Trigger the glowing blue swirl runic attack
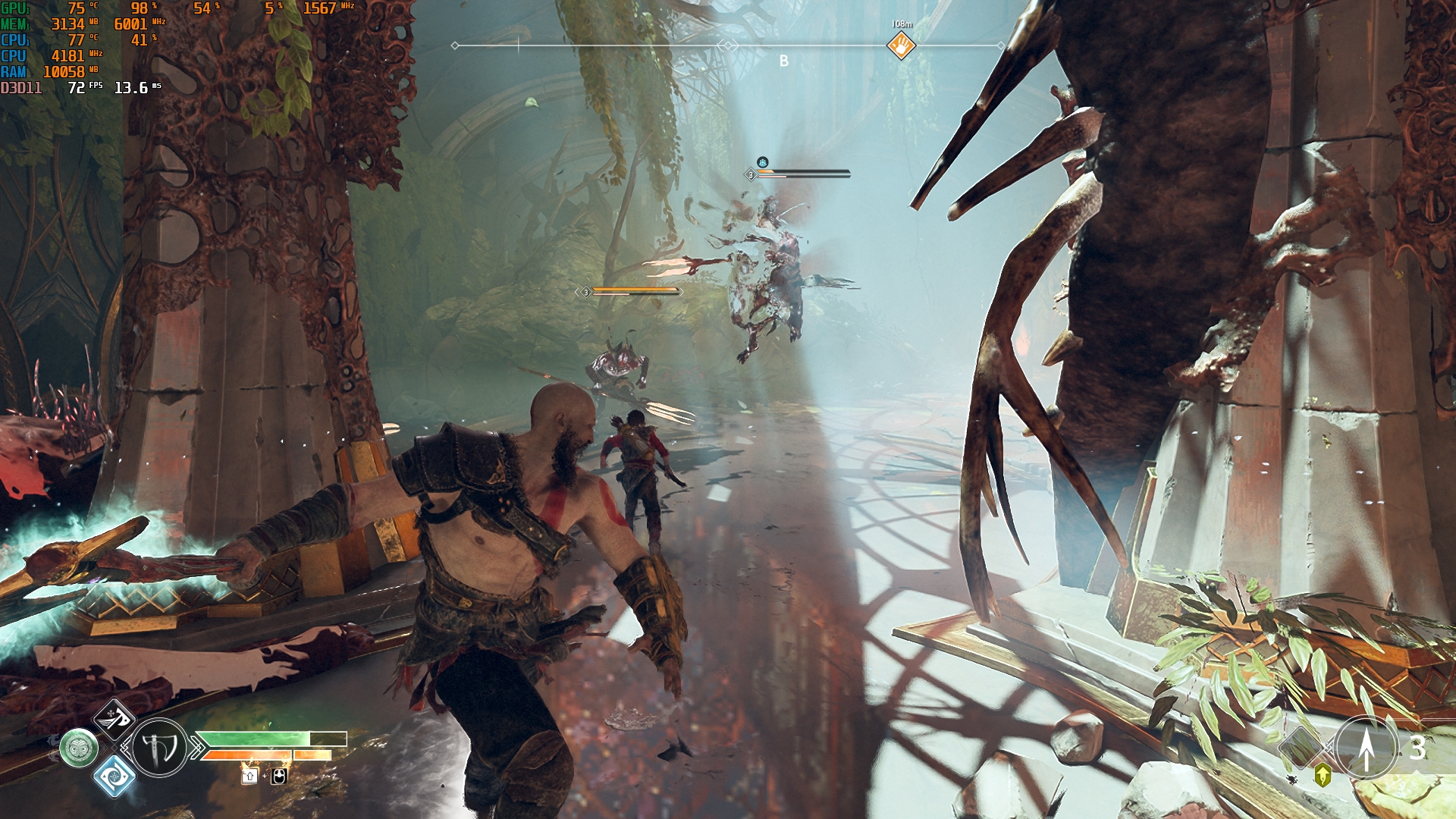 (115, 775)
